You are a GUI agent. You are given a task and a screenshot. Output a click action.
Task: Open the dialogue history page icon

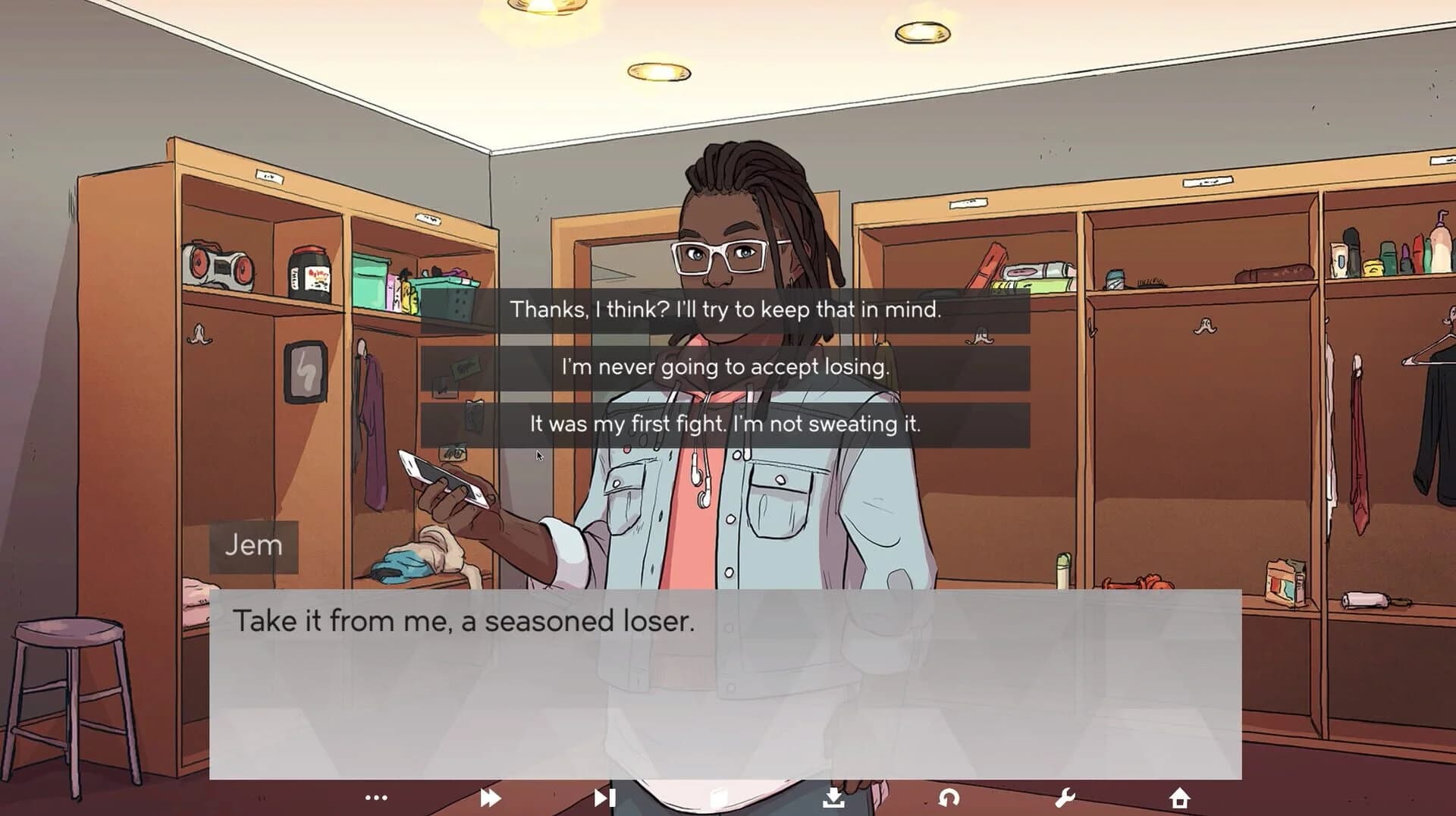[718, 796]
